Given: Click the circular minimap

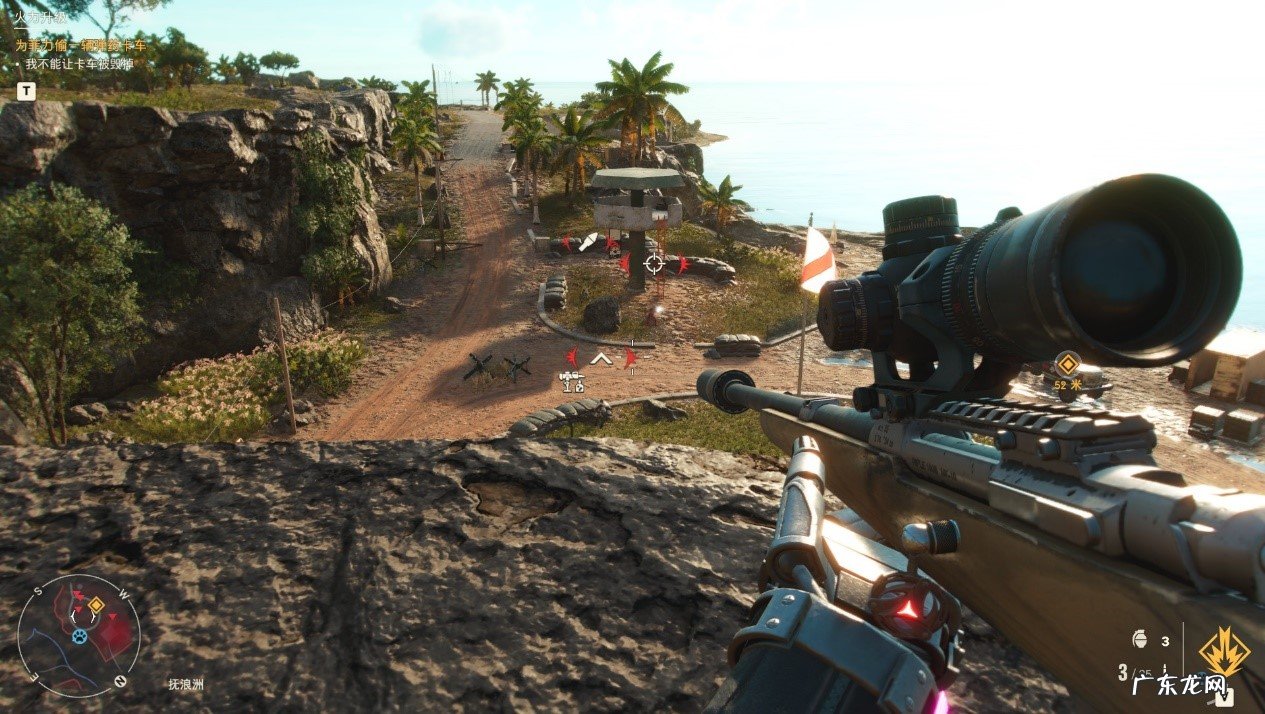Looking at the screenshot, I should click(x=79, y=636).
